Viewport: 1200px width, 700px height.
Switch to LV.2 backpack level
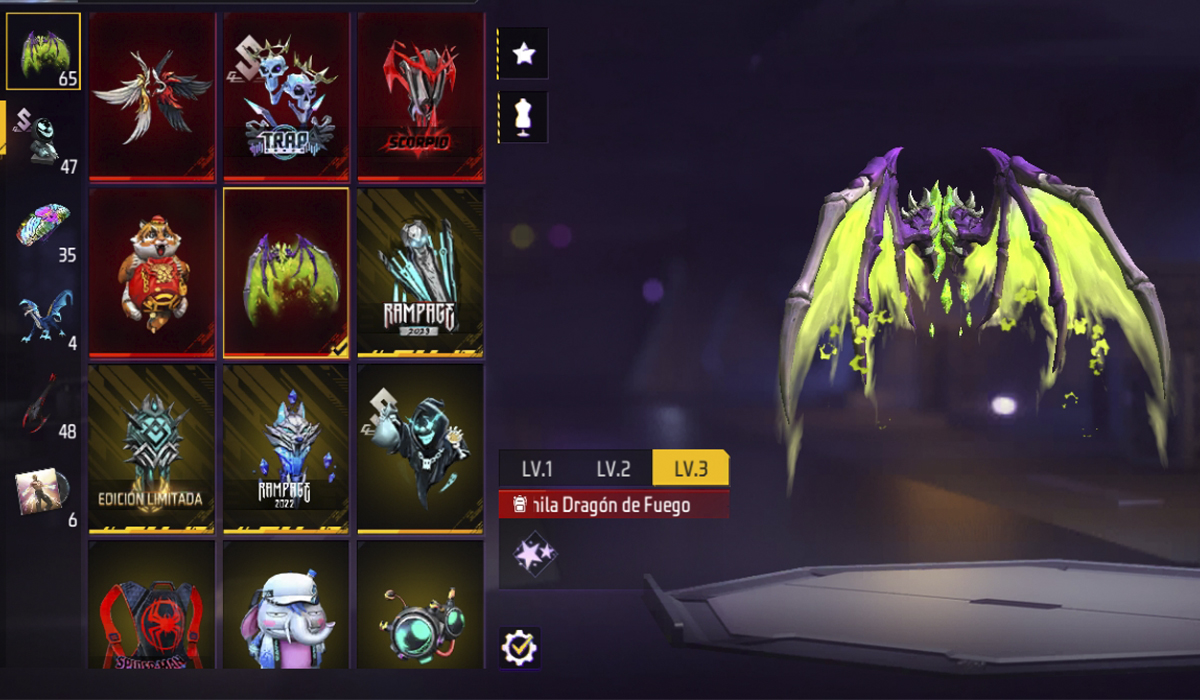[x=613, y=468]
